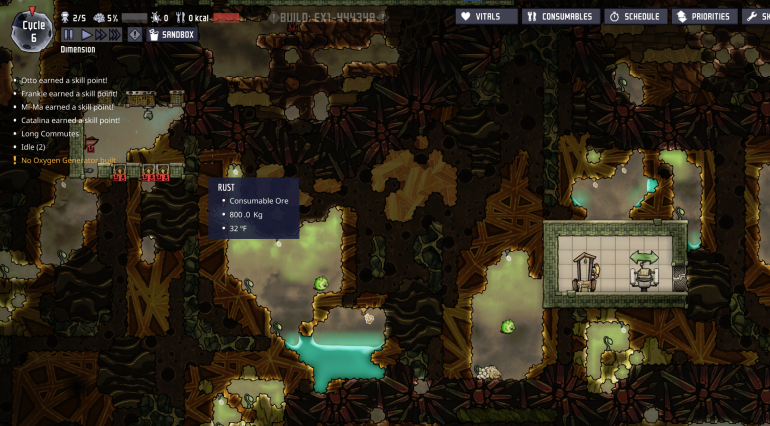This screenshot has width=770, height=426.
Task: Click the Cycle 6 asteroid clock
Action: (x=32, y=30)
